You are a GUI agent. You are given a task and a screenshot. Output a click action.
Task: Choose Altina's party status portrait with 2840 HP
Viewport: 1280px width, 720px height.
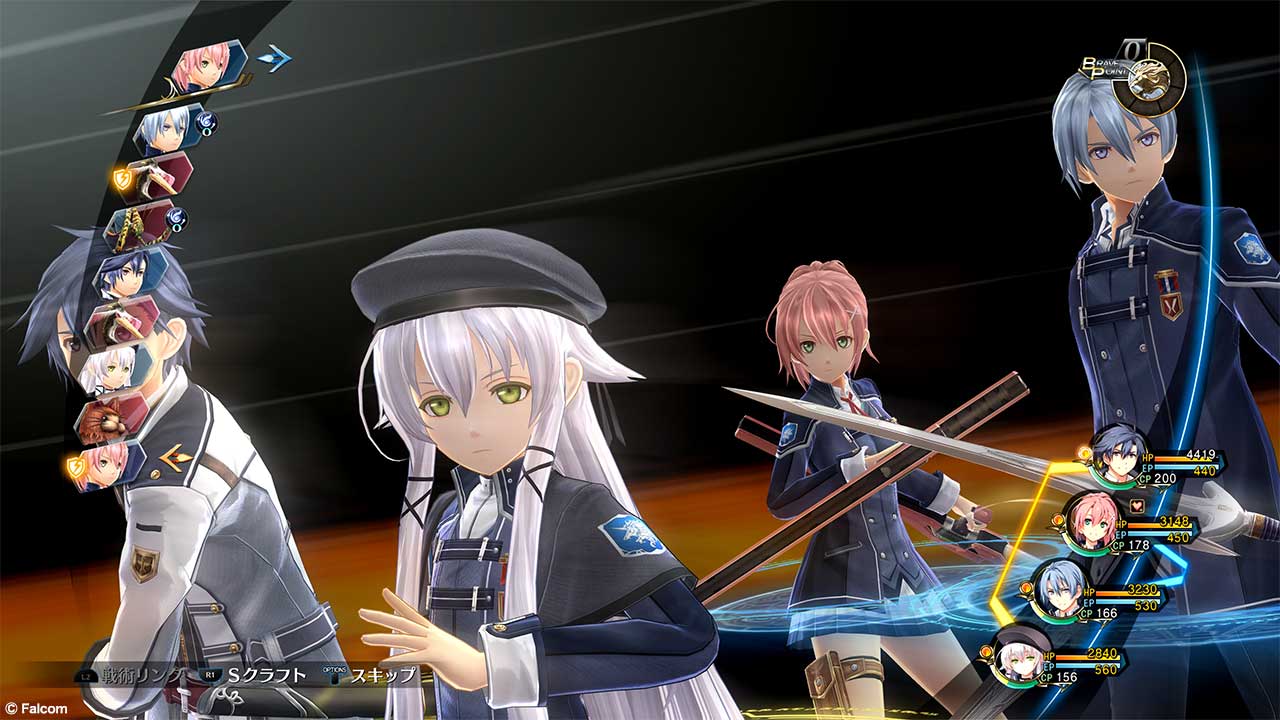[x=1022, y=654]
